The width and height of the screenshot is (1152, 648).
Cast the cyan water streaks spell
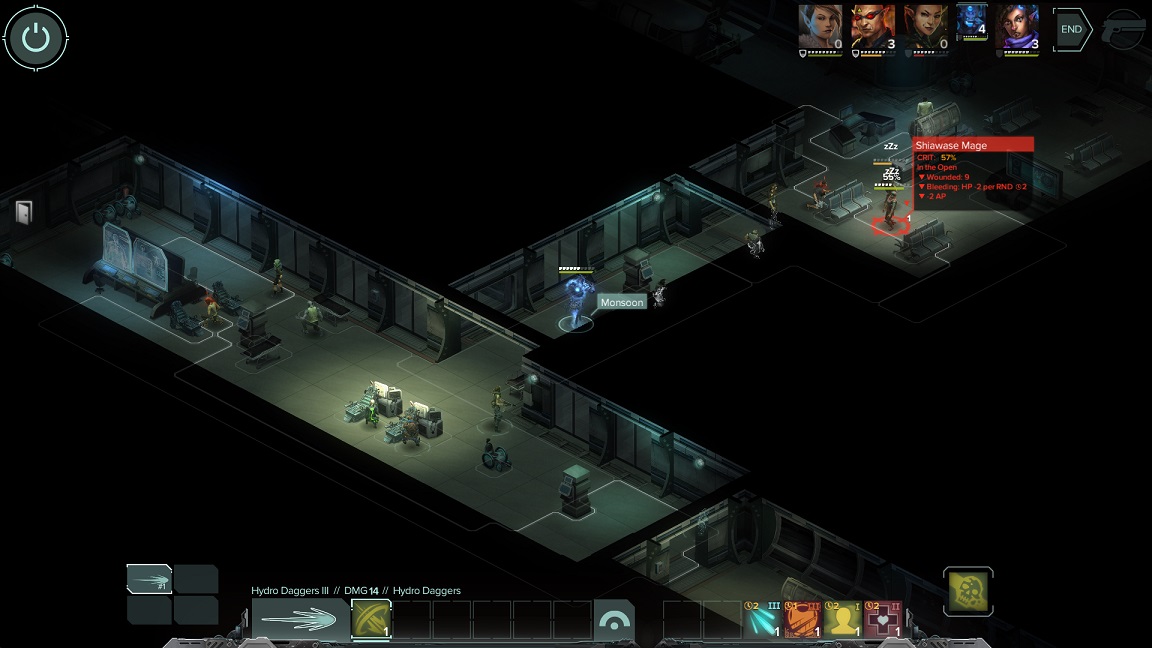coord(762,619)
